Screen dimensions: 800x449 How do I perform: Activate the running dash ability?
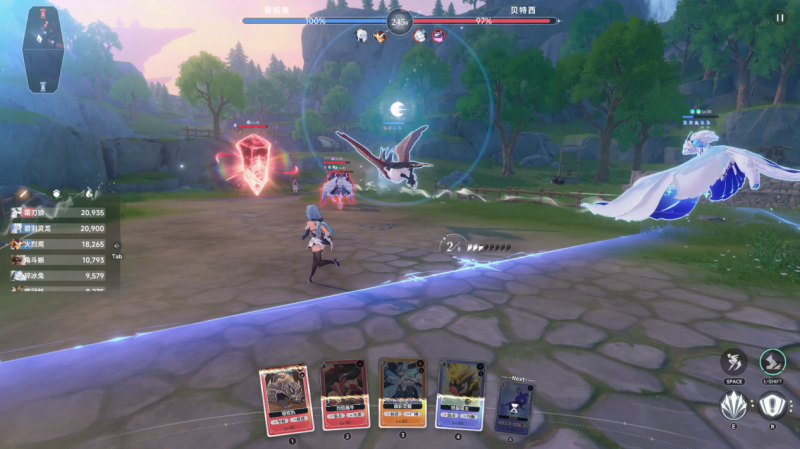[x=733, y=362]
